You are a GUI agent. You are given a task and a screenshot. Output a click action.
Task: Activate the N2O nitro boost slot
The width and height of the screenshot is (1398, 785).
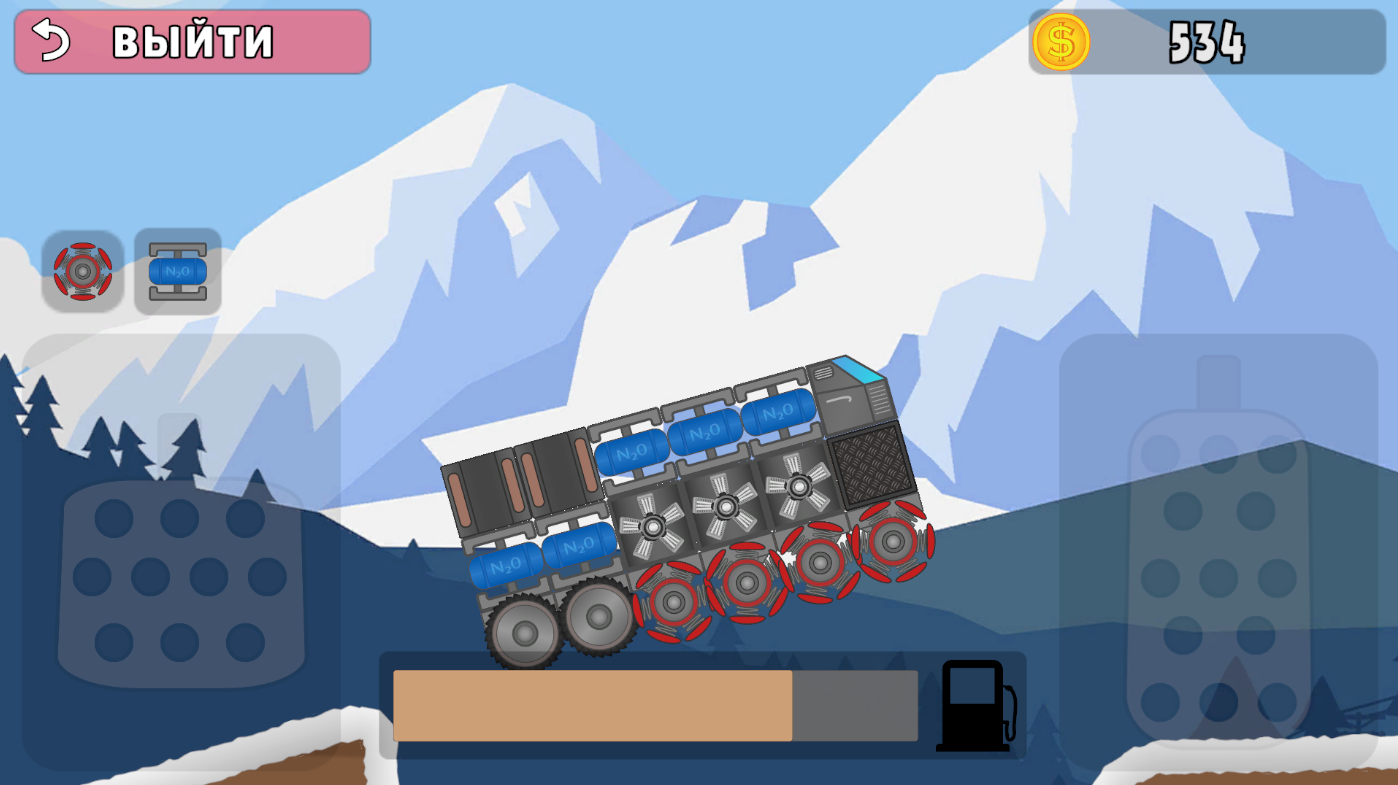[177, 269]
